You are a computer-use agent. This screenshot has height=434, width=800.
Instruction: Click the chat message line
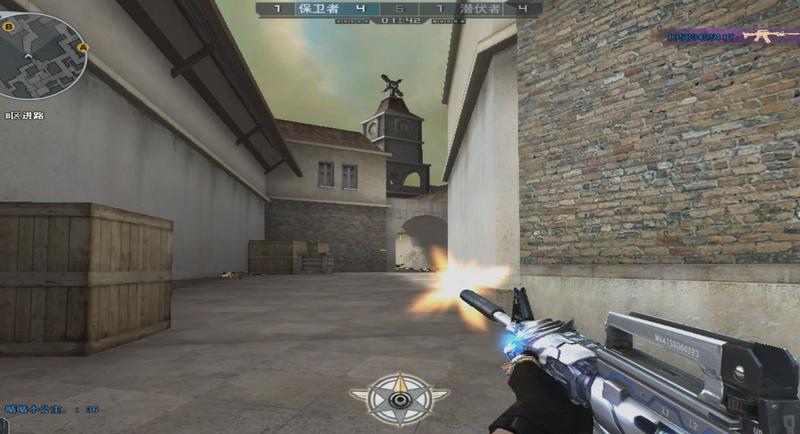coord(52,408)
